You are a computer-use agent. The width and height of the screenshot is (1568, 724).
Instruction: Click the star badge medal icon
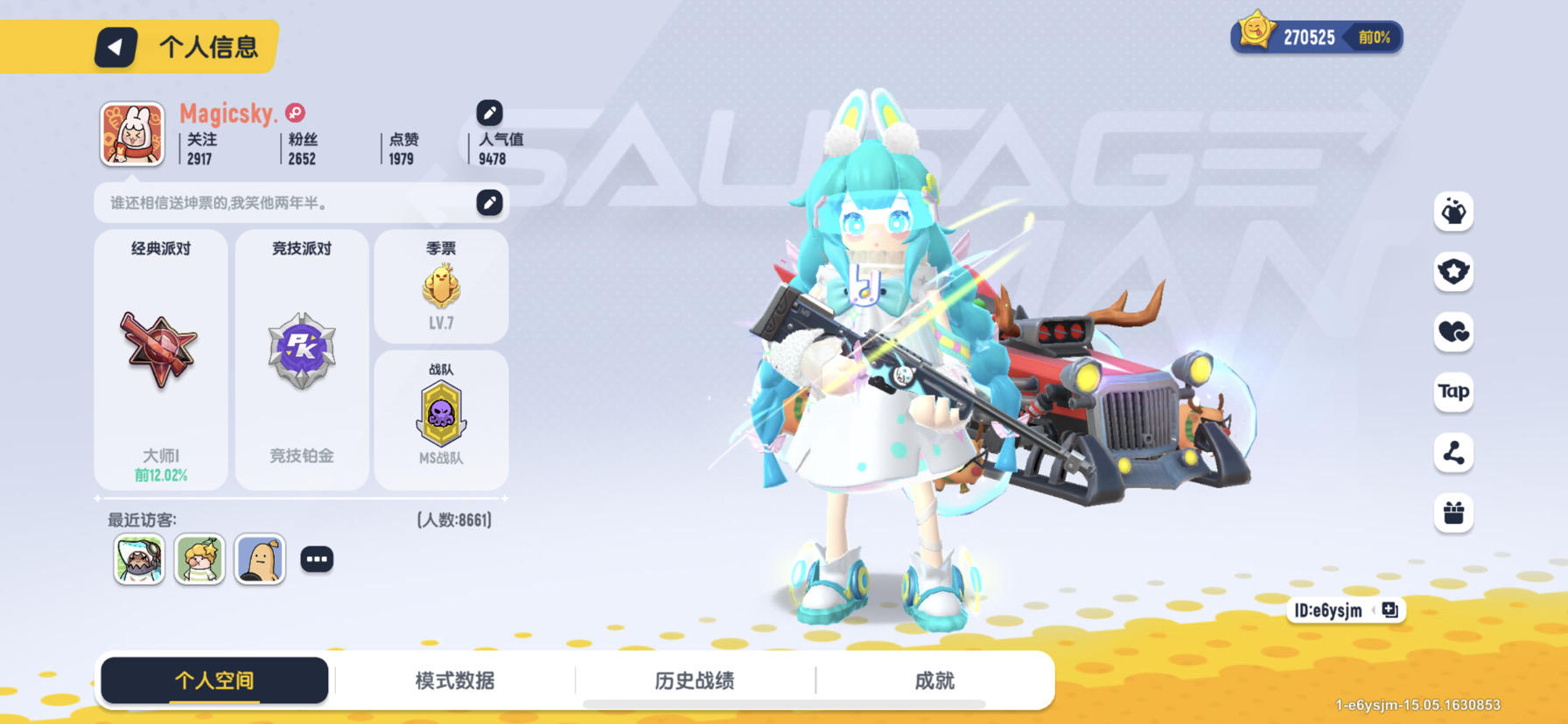(x=1452, y=272)
